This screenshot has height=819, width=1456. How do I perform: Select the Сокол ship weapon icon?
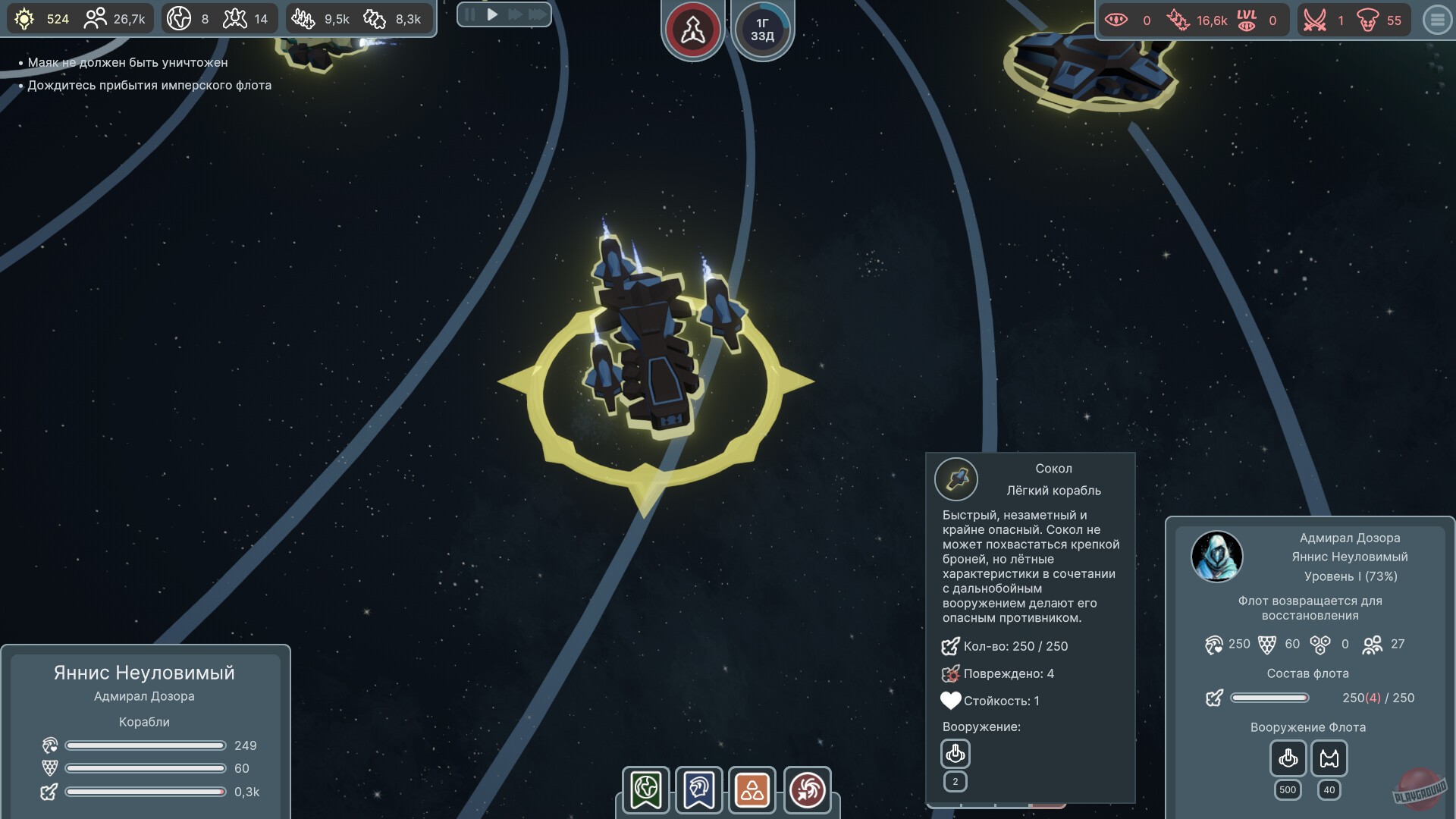coord(955,754)
